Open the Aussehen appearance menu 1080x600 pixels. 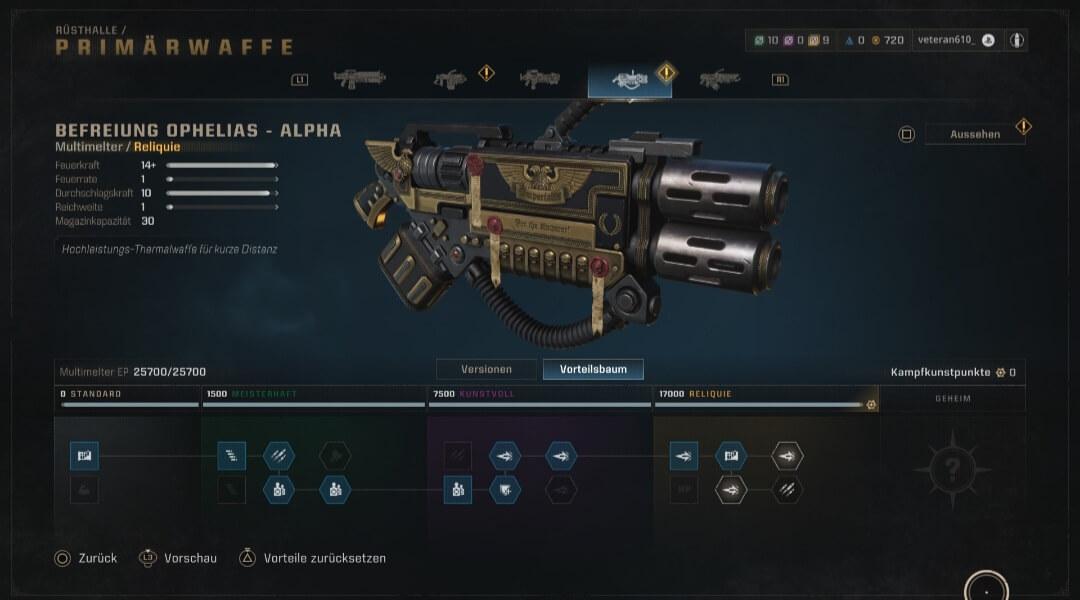click(974, 134)
